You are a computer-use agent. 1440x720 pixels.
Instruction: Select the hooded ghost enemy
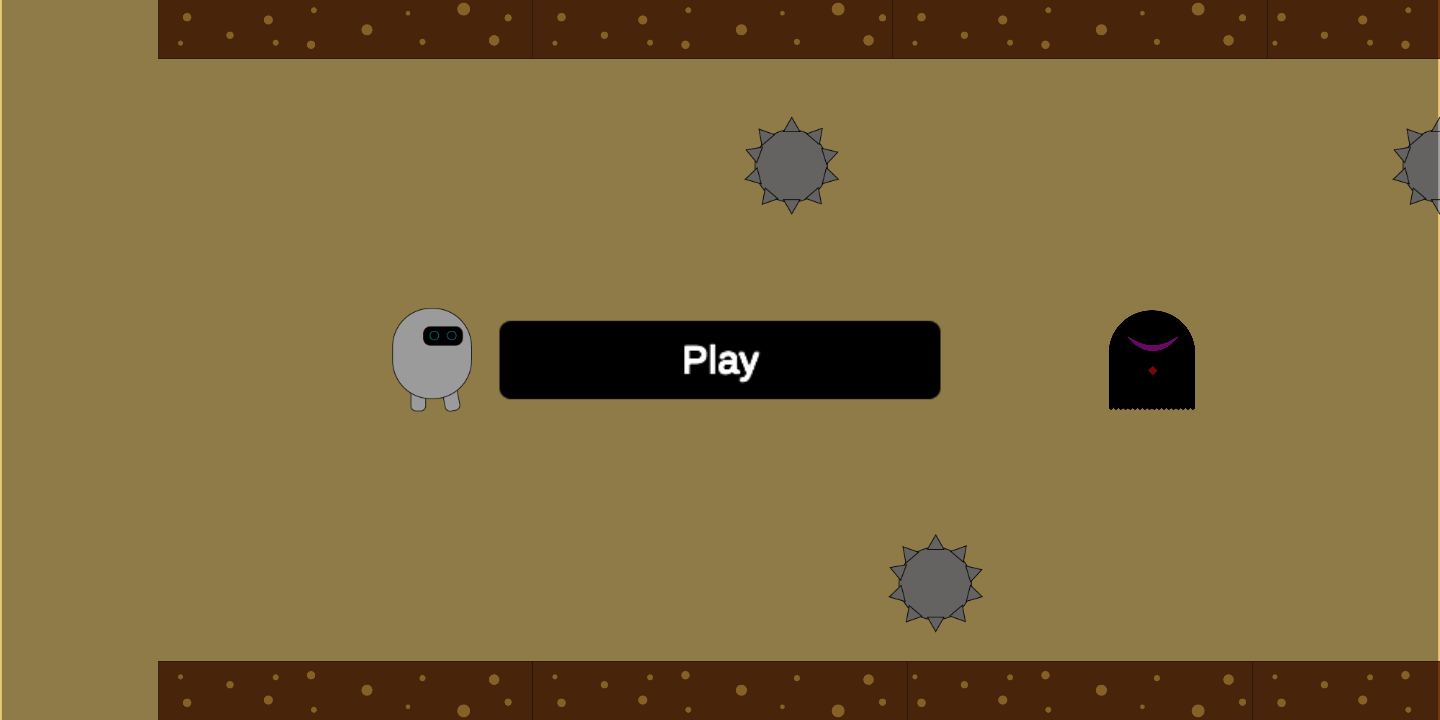[x=1151, y=360]
